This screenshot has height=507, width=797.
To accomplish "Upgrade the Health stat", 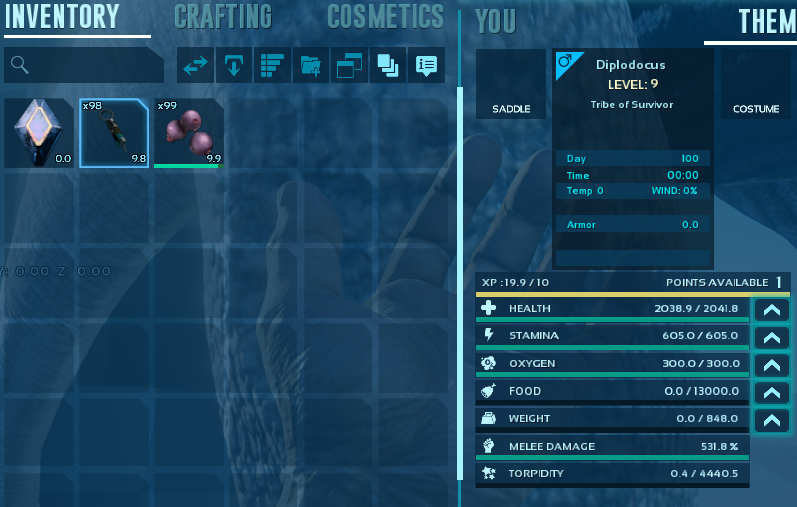I will 770,310.
